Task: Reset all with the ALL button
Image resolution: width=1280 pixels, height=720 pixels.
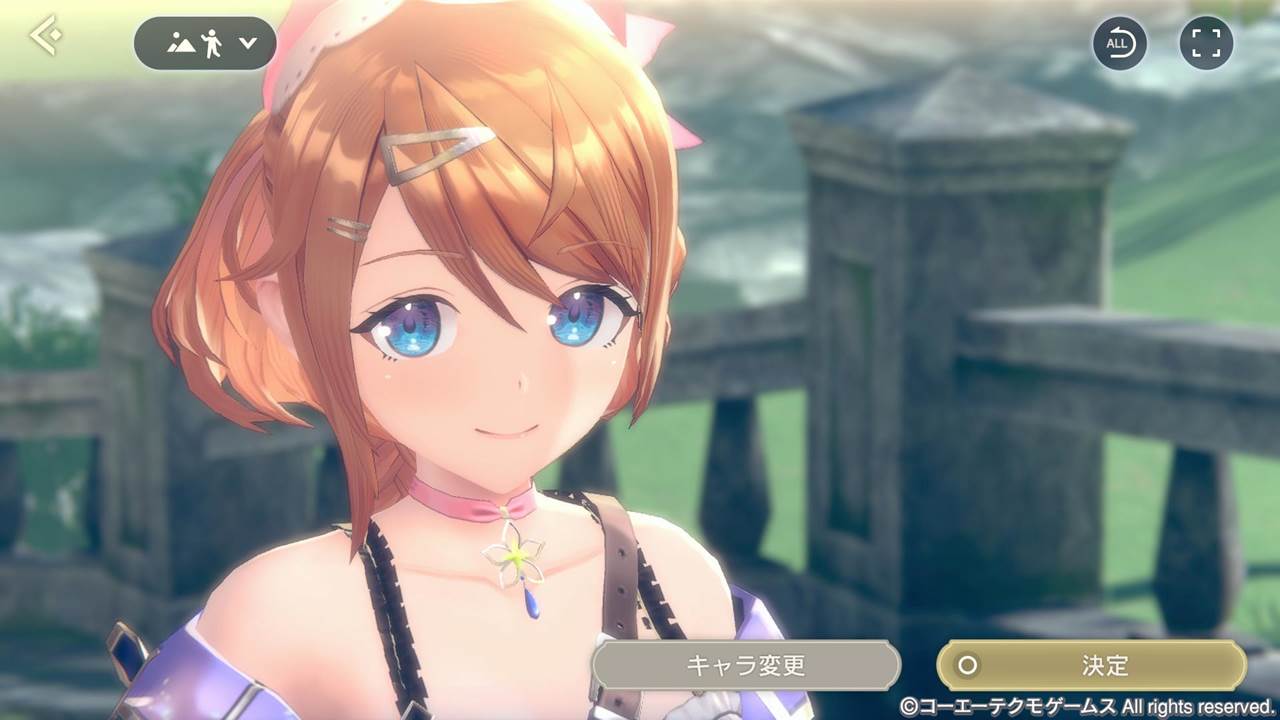Action: pyautogui.click(x=1119, y=43)
